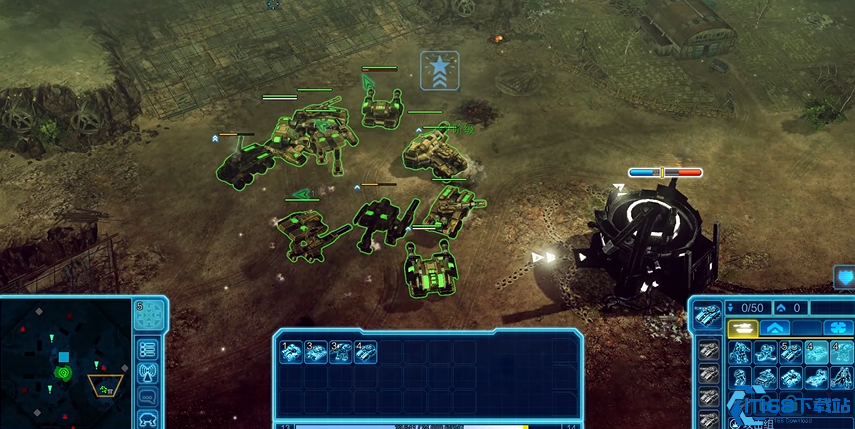Select the first unit group in the selection panel
This screenshot has width=855, height=429.
tap(292, 352)
